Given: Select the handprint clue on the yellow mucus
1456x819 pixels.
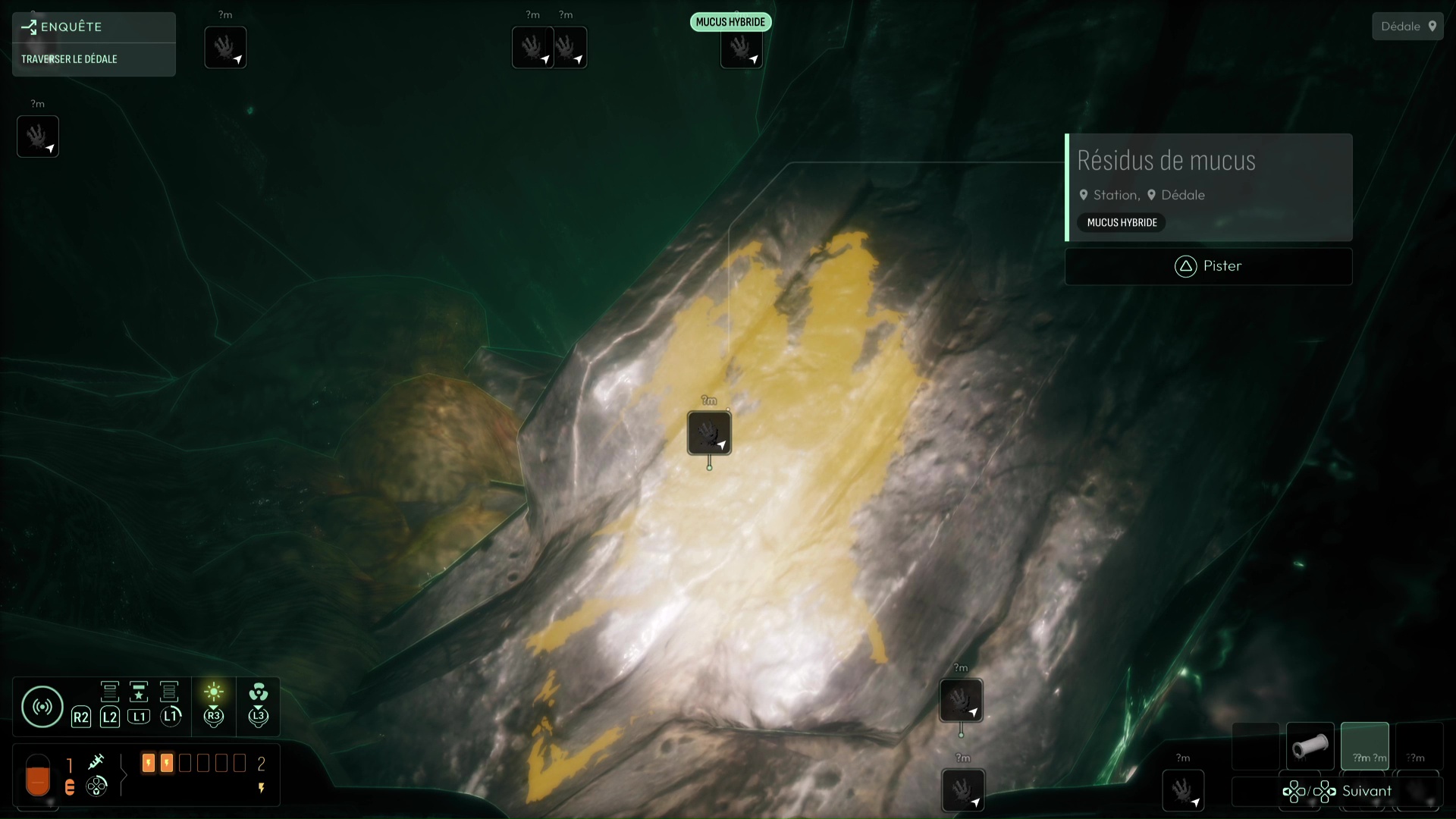Looking at the screenshot, I should [x=709, y=434].
